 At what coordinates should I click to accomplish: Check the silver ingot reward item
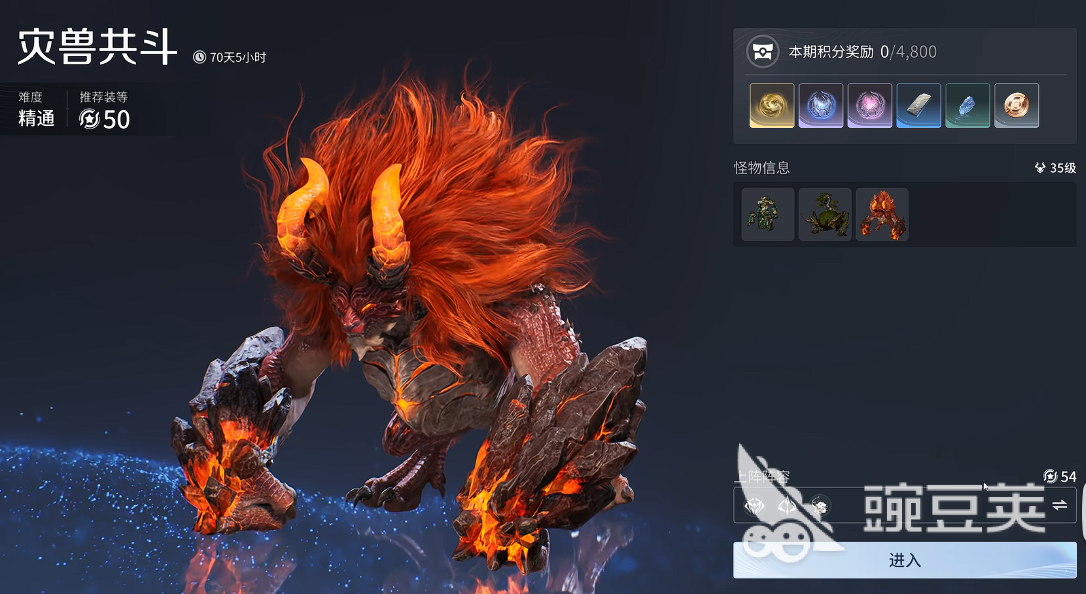pyautogui.click(x=919, y=105)
